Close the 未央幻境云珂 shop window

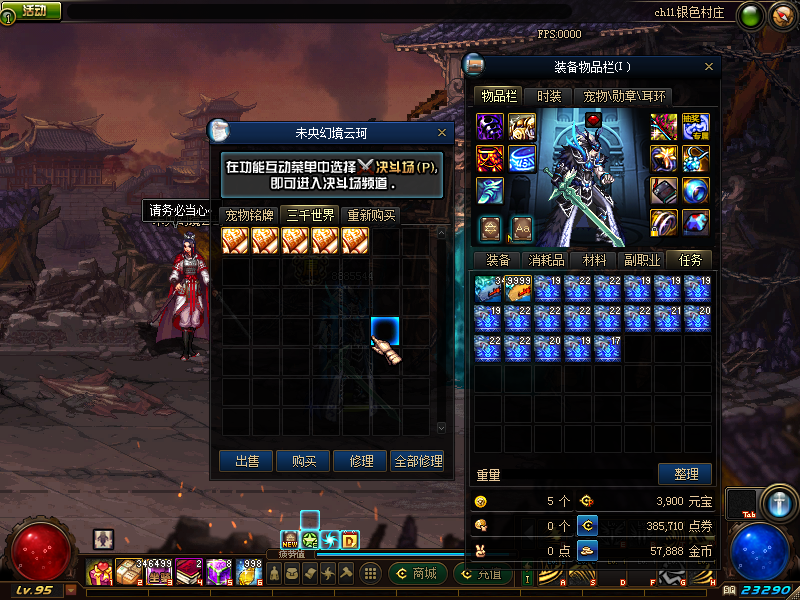click(442, 132)
